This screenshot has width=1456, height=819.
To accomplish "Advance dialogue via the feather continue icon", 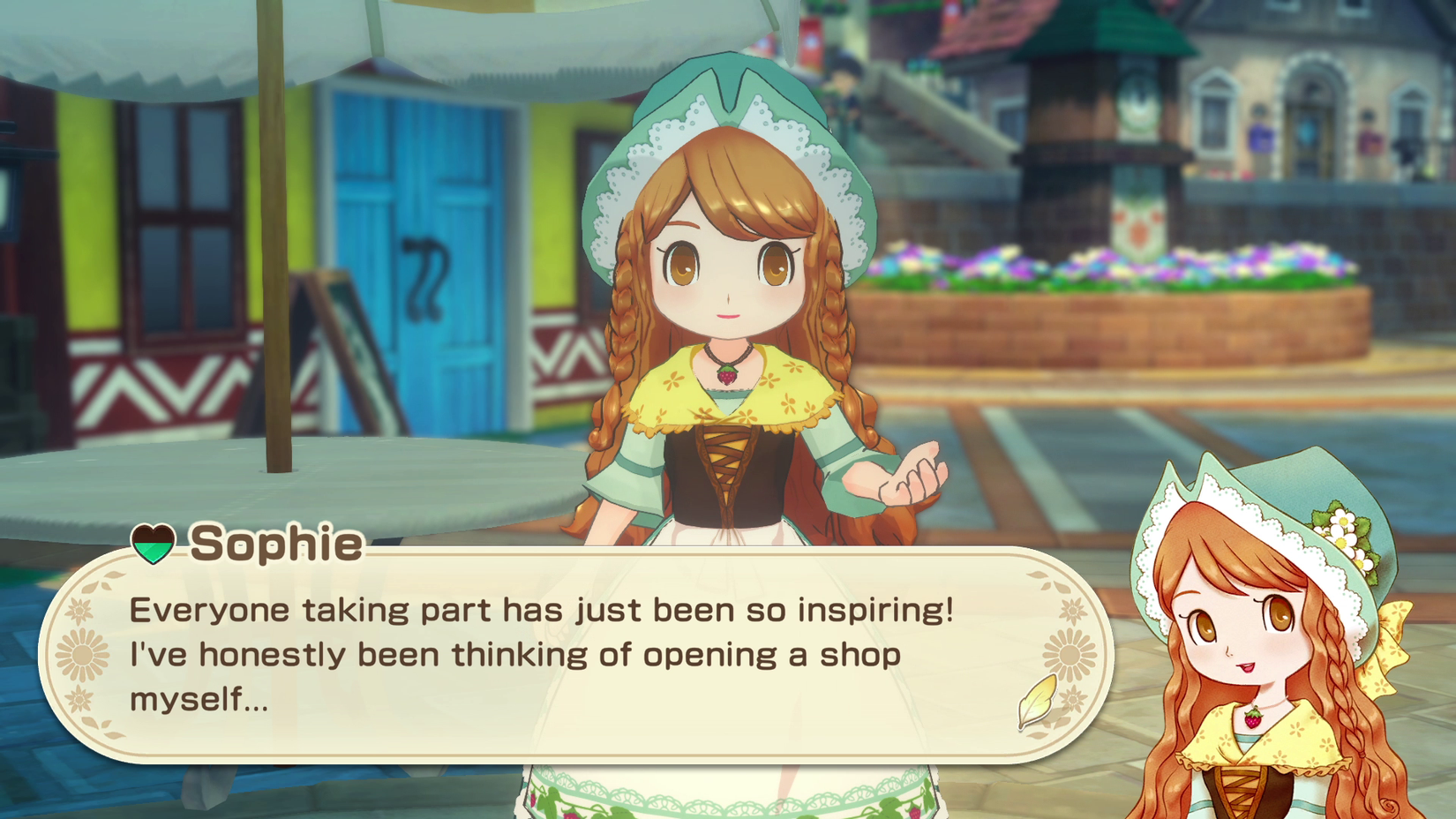I will (x=1038, y=700).
